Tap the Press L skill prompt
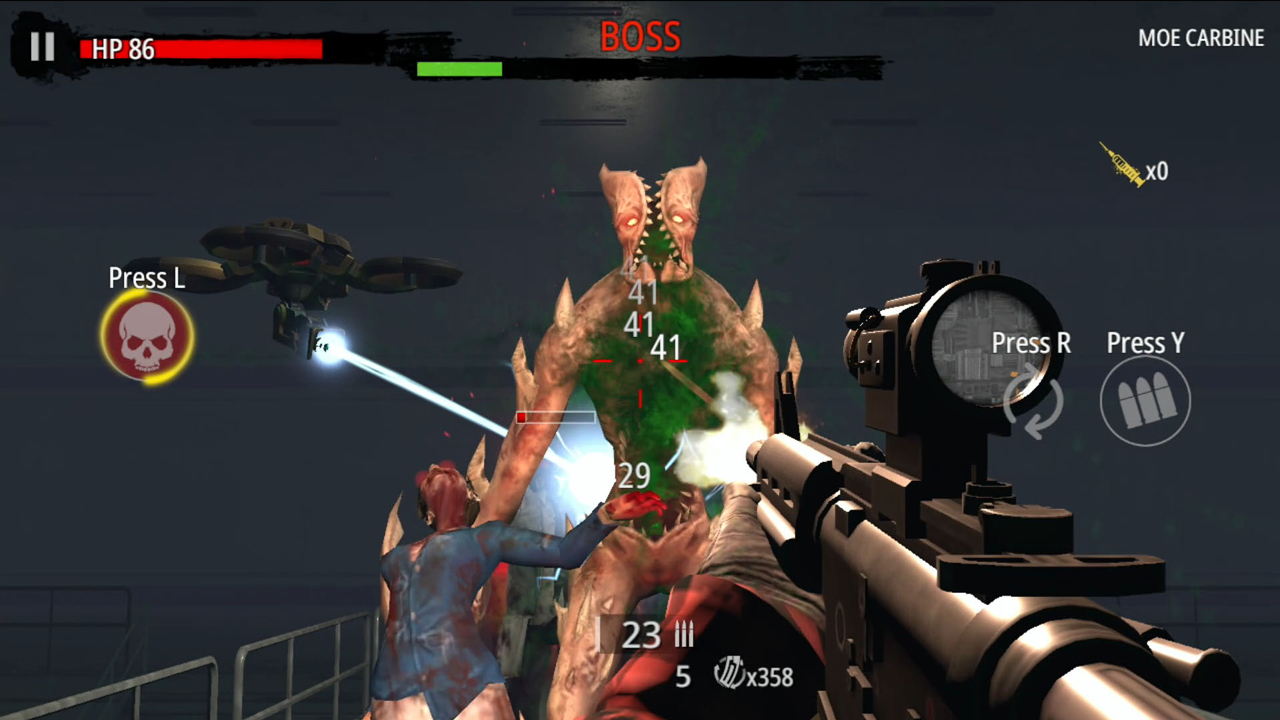This screenshot has height=720, width=1280. click(146, 279)
